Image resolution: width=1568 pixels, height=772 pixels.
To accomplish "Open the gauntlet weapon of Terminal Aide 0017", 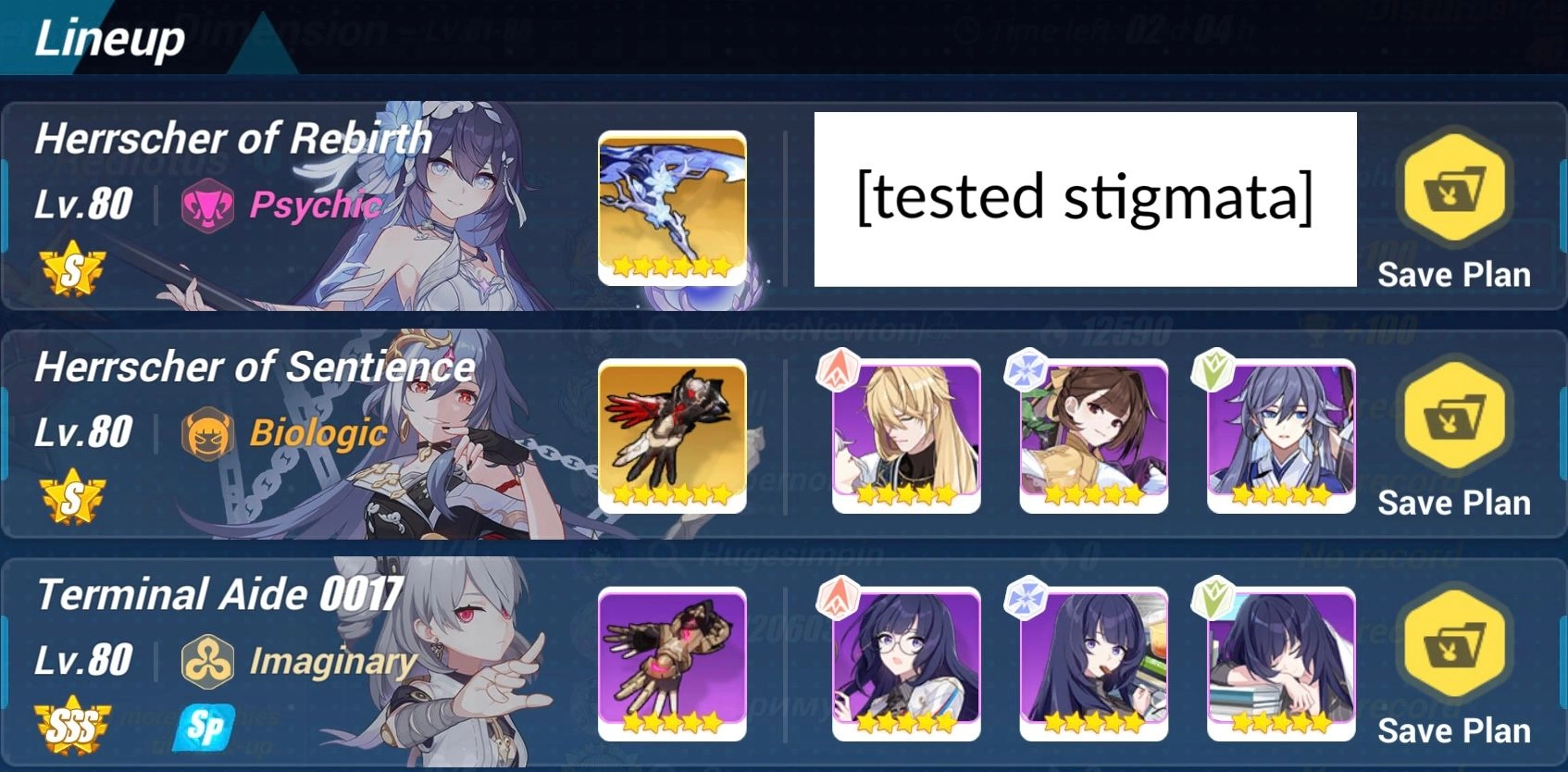I will coord(672,665).
